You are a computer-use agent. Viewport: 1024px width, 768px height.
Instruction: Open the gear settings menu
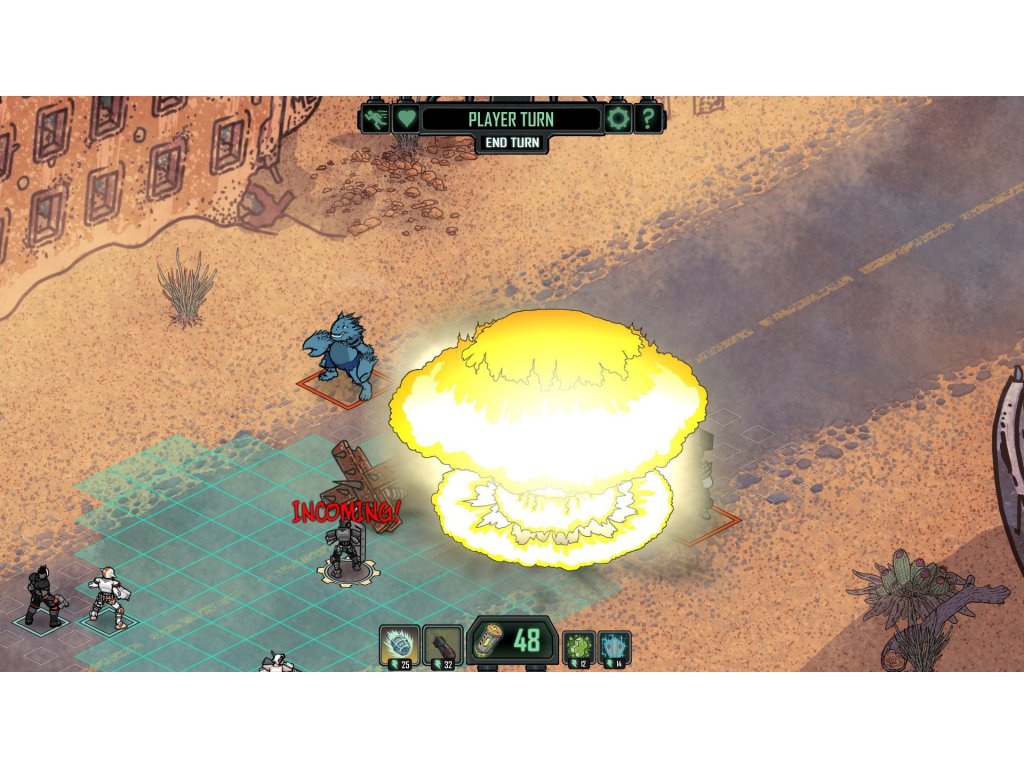619,120
